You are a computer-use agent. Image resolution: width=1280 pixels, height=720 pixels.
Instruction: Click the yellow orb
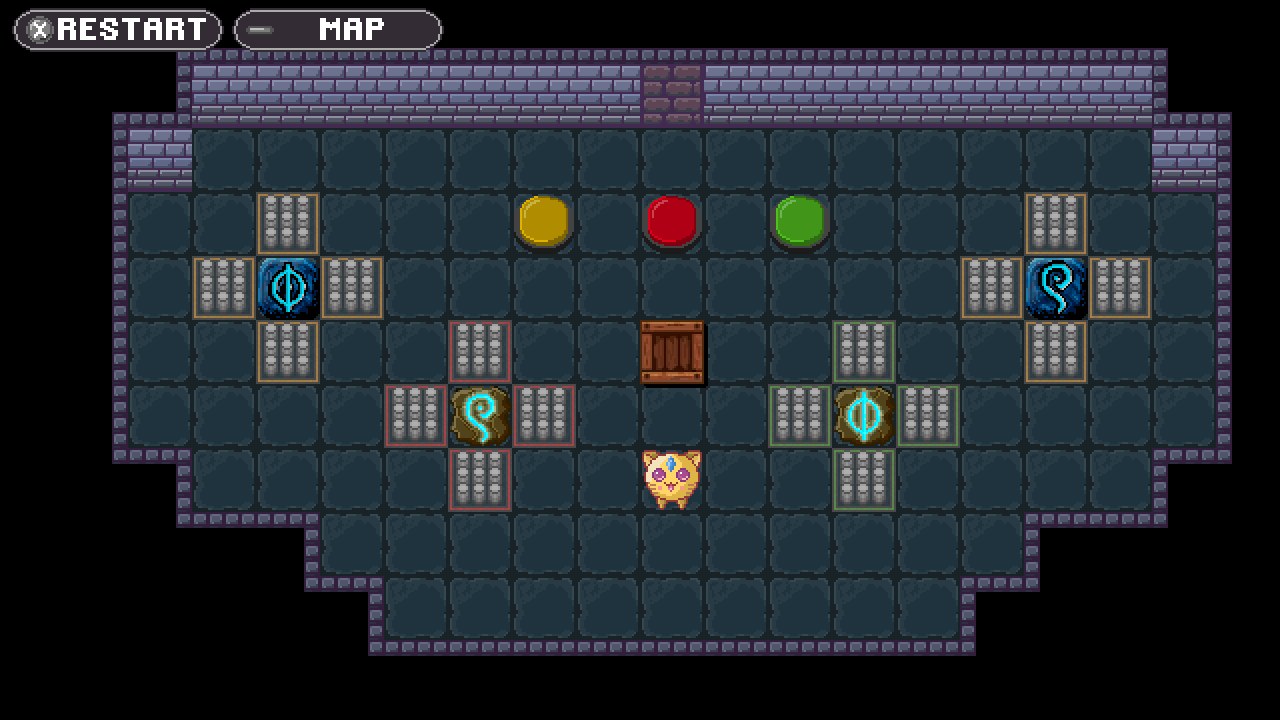coord(545,222)
